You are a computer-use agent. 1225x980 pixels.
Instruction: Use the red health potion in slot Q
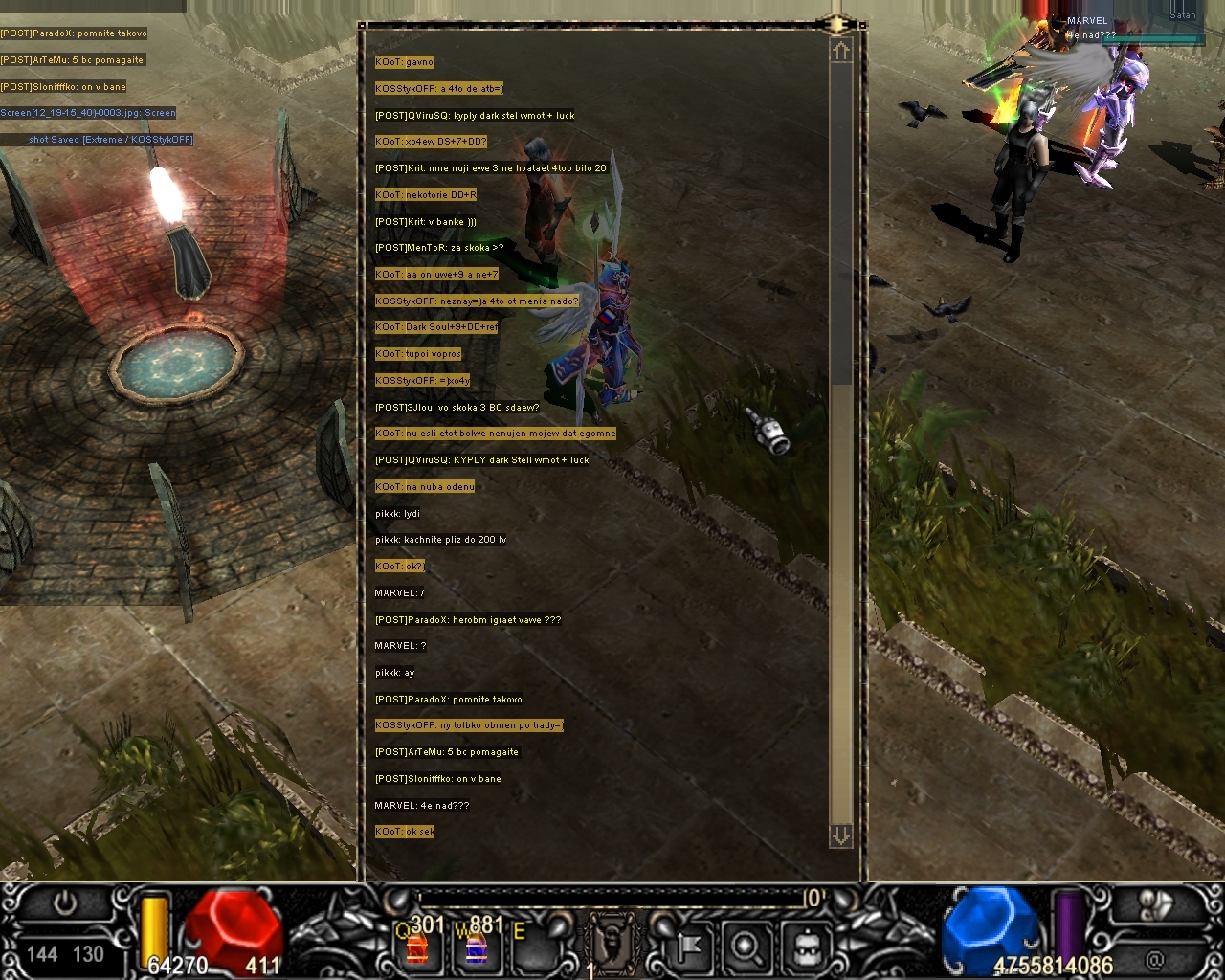coord(417,947)
